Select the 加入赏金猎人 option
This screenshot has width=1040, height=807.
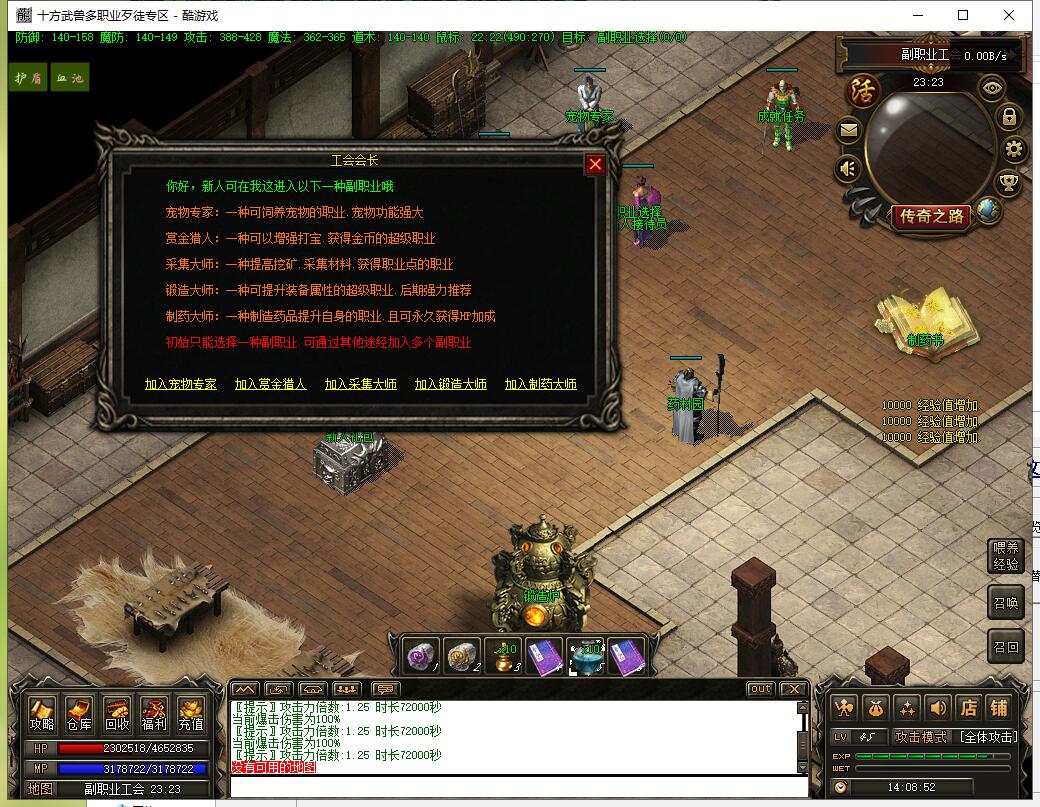(270, 384)
